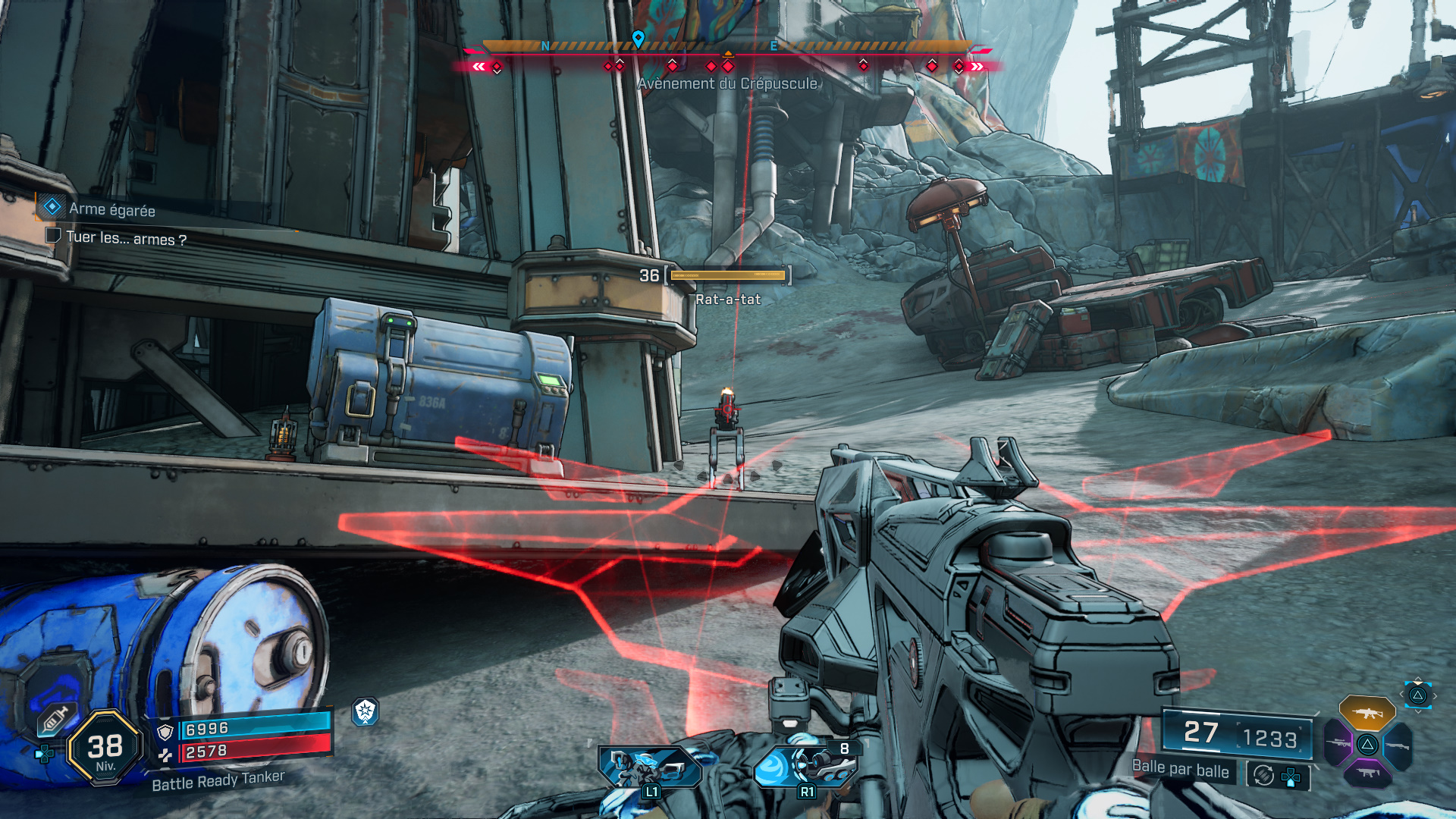Choose the purple submachine gun slot
The height and width of the screenshot is (819, 1456).
(x=1367, y=773)
